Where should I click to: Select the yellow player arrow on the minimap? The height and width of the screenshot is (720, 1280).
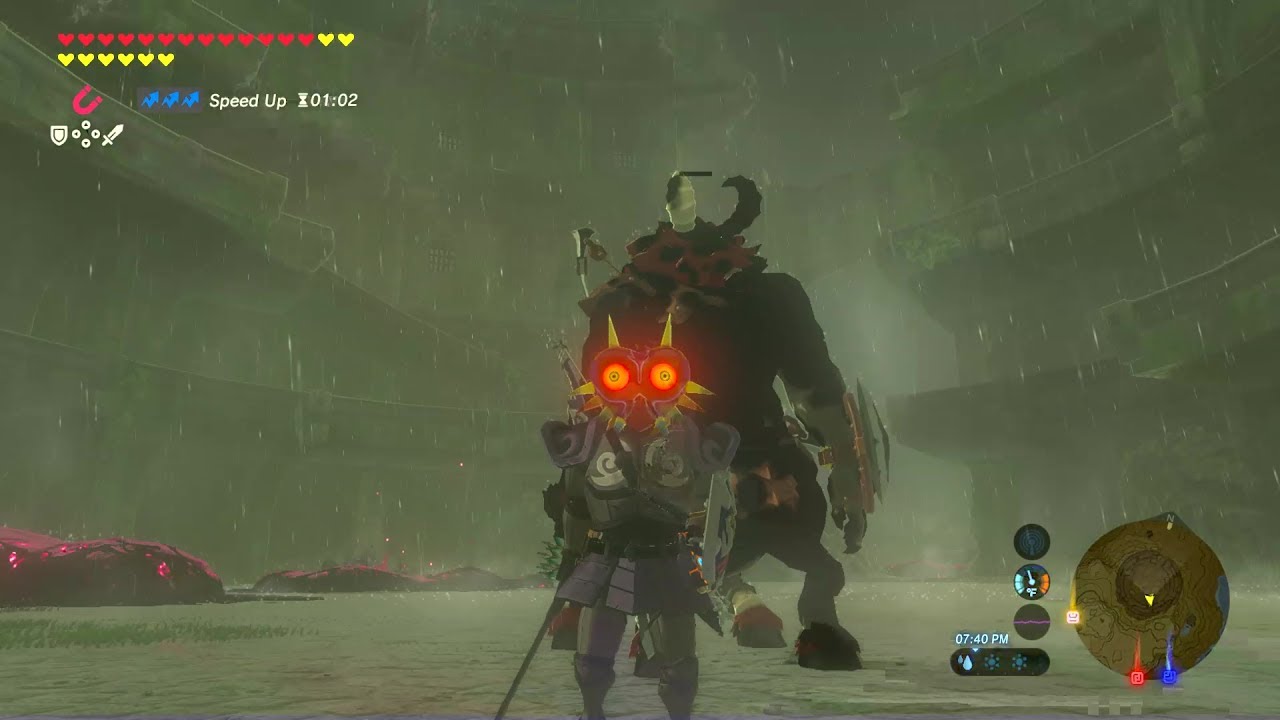coord(1149,599)
